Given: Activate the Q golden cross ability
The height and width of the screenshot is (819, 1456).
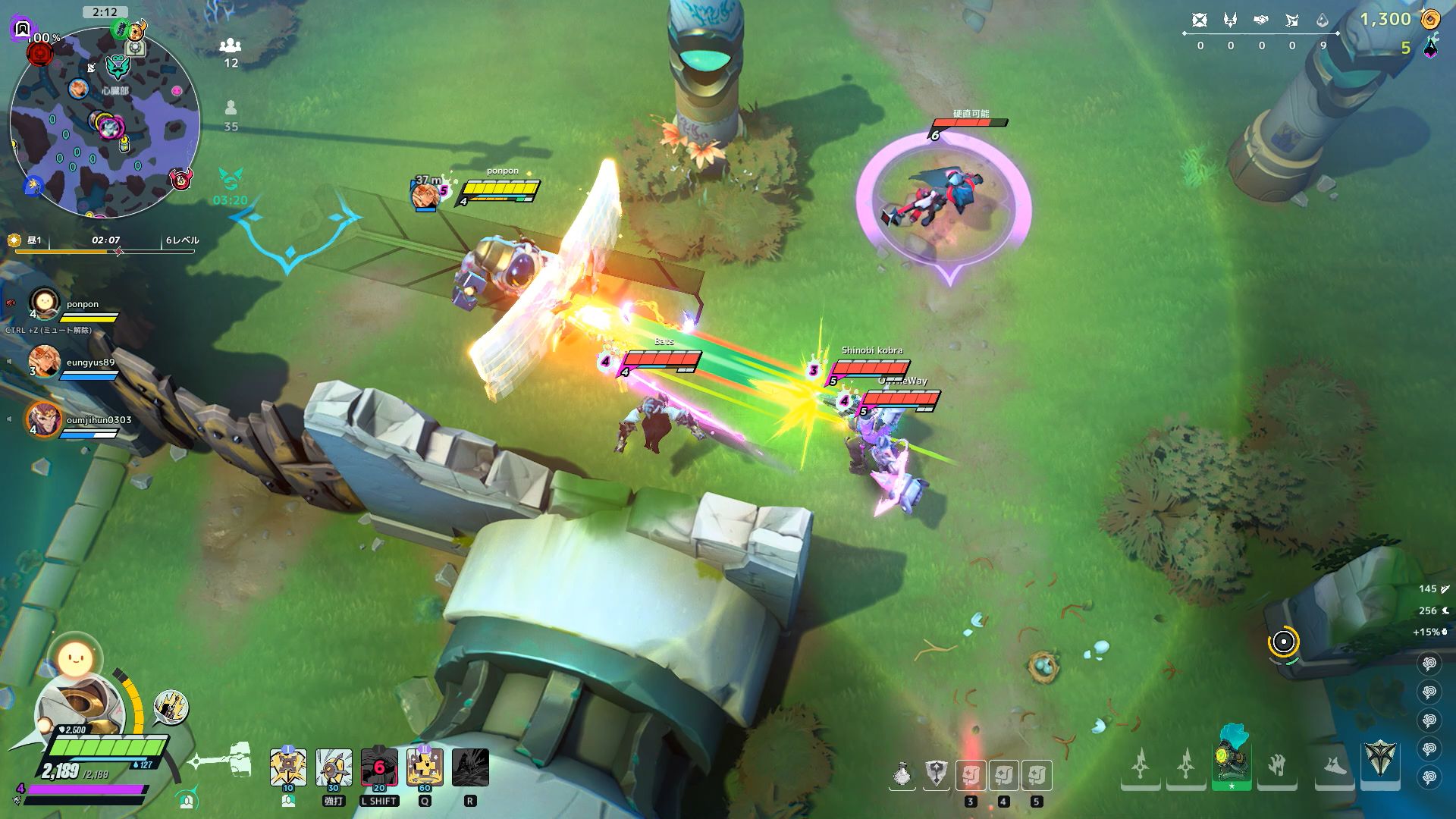Looking at the screenshot, I should pyautogui.click(x=425, y=768).
